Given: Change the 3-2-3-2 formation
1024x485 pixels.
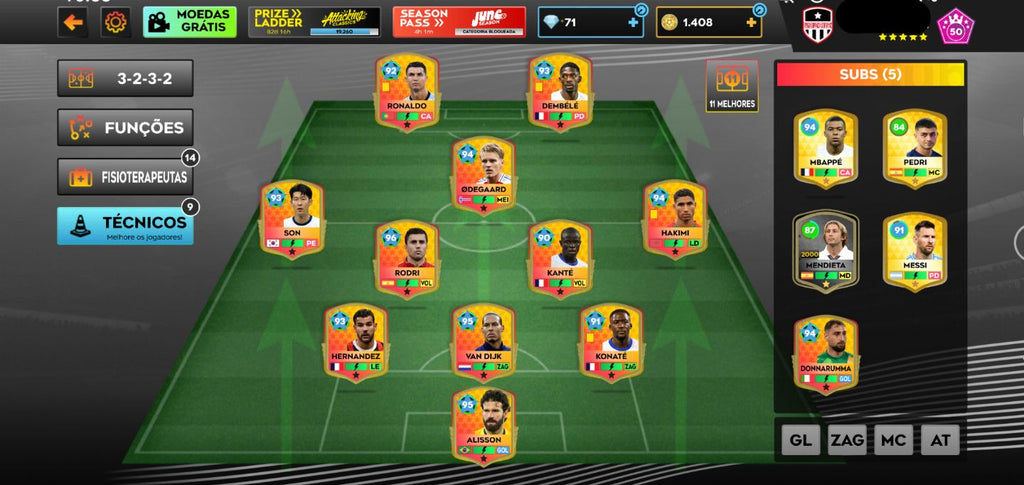Looking at the screenshot, I should point(125,78).
